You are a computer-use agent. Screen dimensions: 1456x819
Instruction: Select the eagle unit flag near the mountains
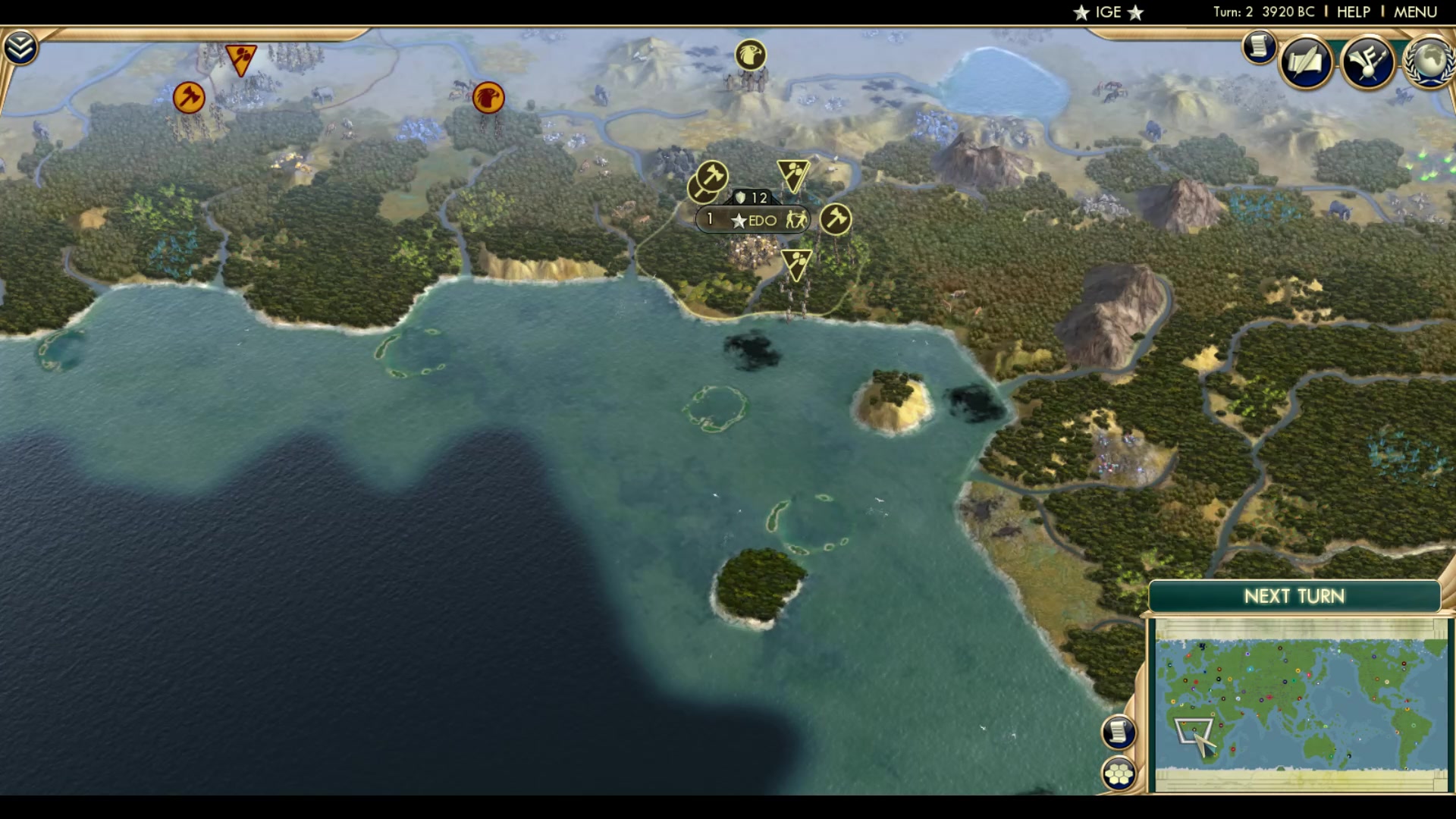pos(749,55)
